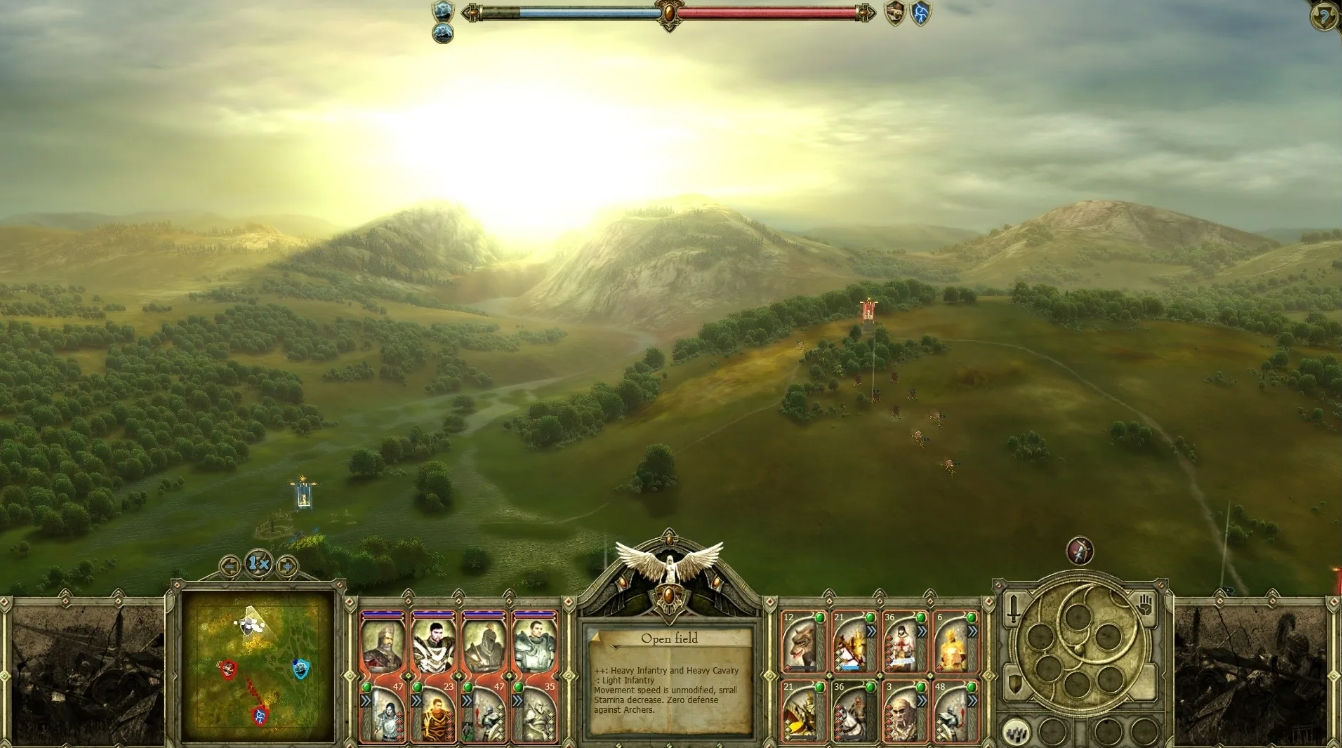Image resolution: width=1342 pixels, height=748 pixels.
Task: Increase game speed with the plus arrow
Action: tap(286, 567)
